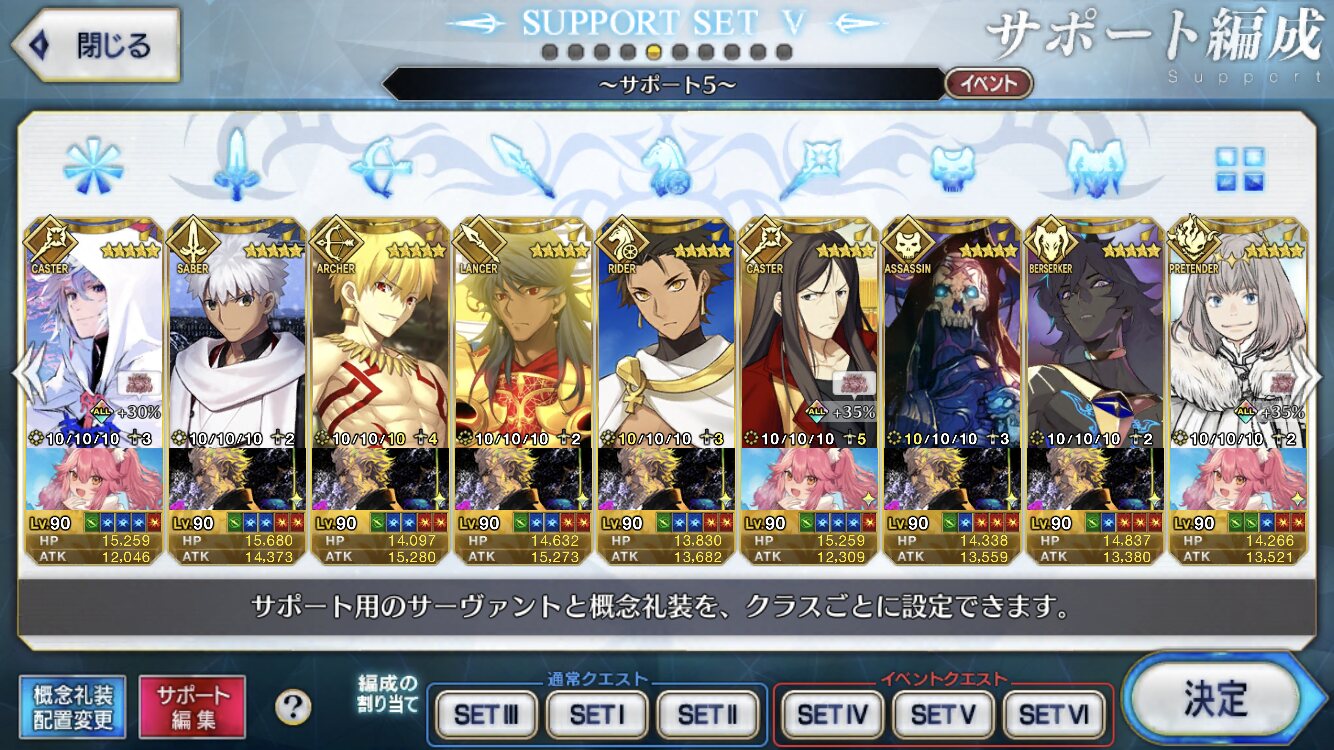Viewport: 1334px width, 750px height.
Task: Pick SET II for normal quests
Action: [707, 714]
